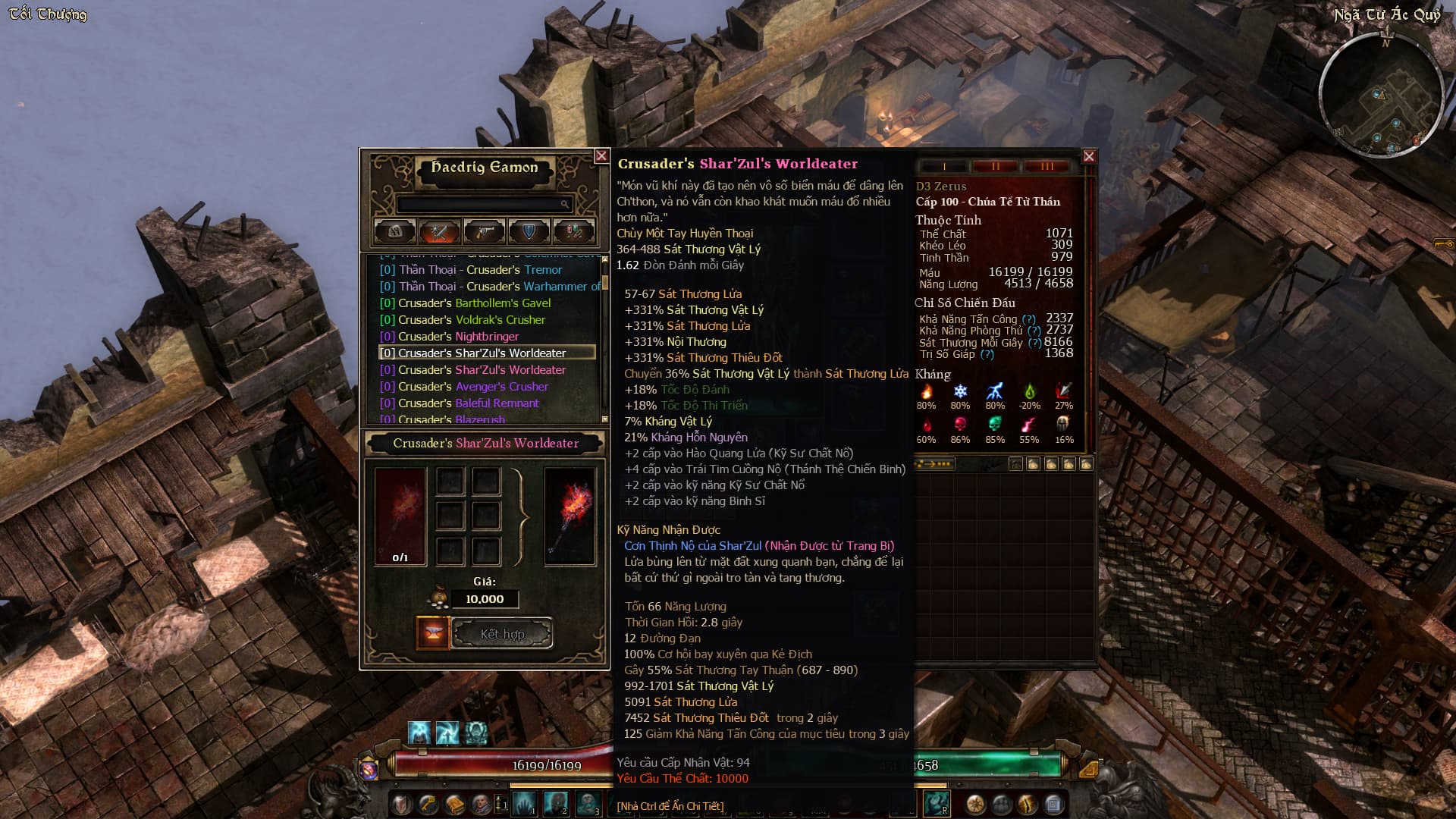
Task: Switch to character sheet tab III
Action: point(1046,166)
